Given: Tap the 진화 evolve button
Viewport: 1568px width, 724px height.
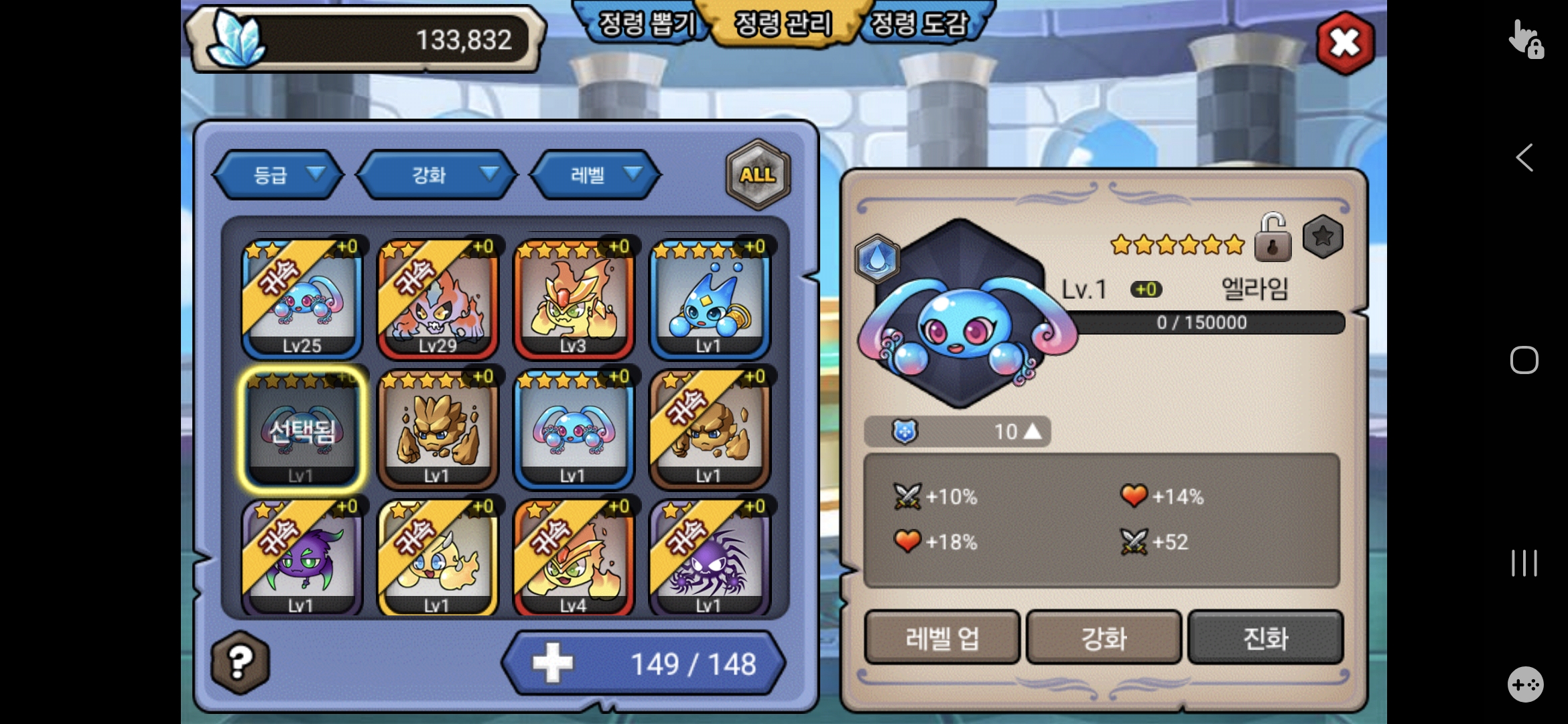Looking at the screenshot, I should [1265, 638].
